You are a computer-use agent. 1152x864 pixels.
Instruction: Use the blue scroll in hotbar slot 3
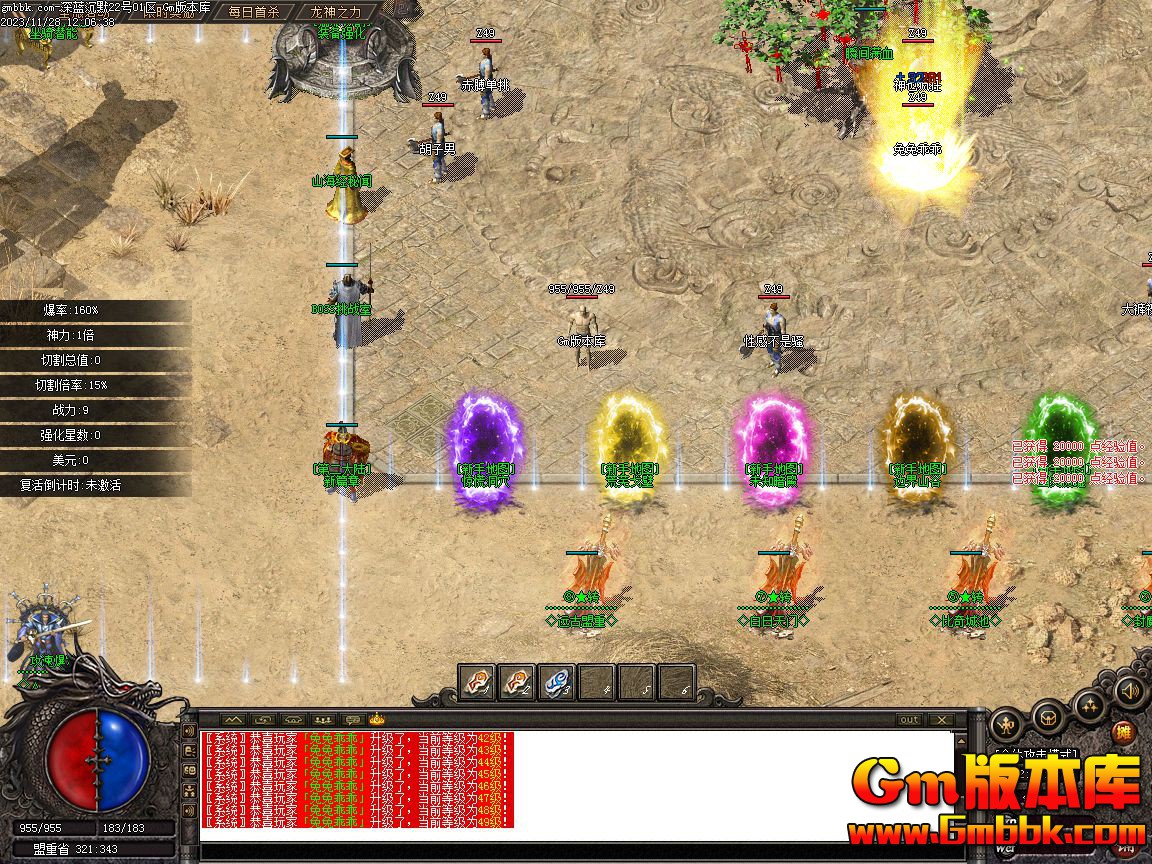pos(557,682)
